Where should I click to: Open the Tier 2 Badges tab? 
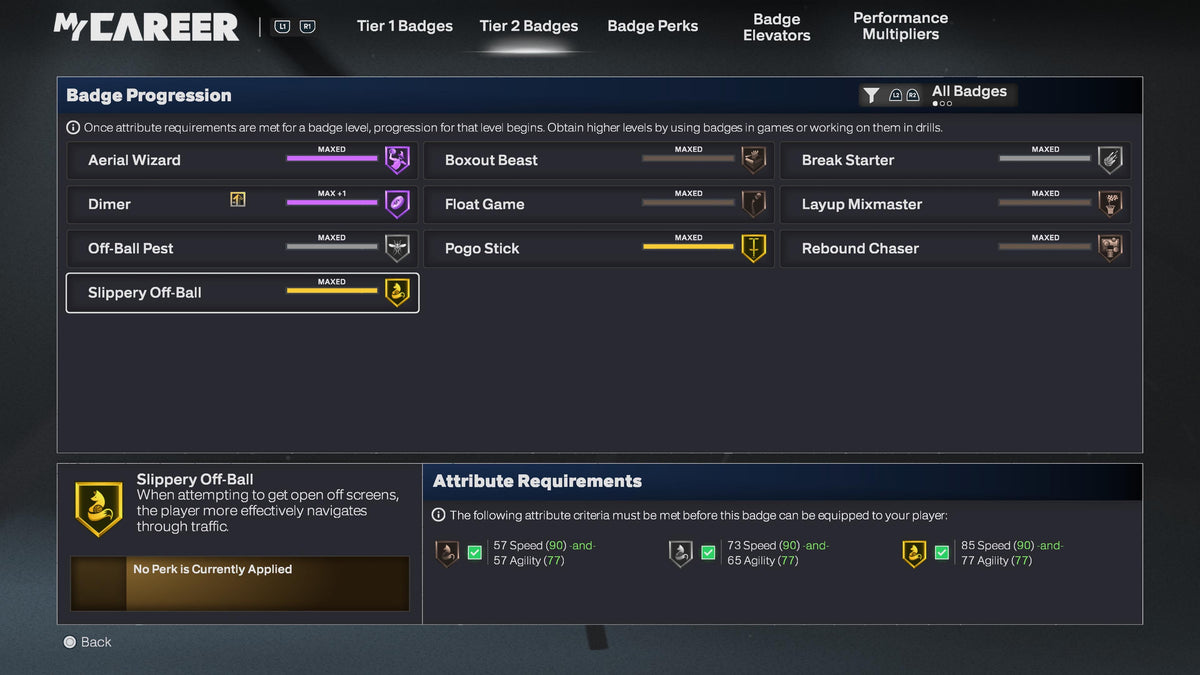[x=528, y=26]
